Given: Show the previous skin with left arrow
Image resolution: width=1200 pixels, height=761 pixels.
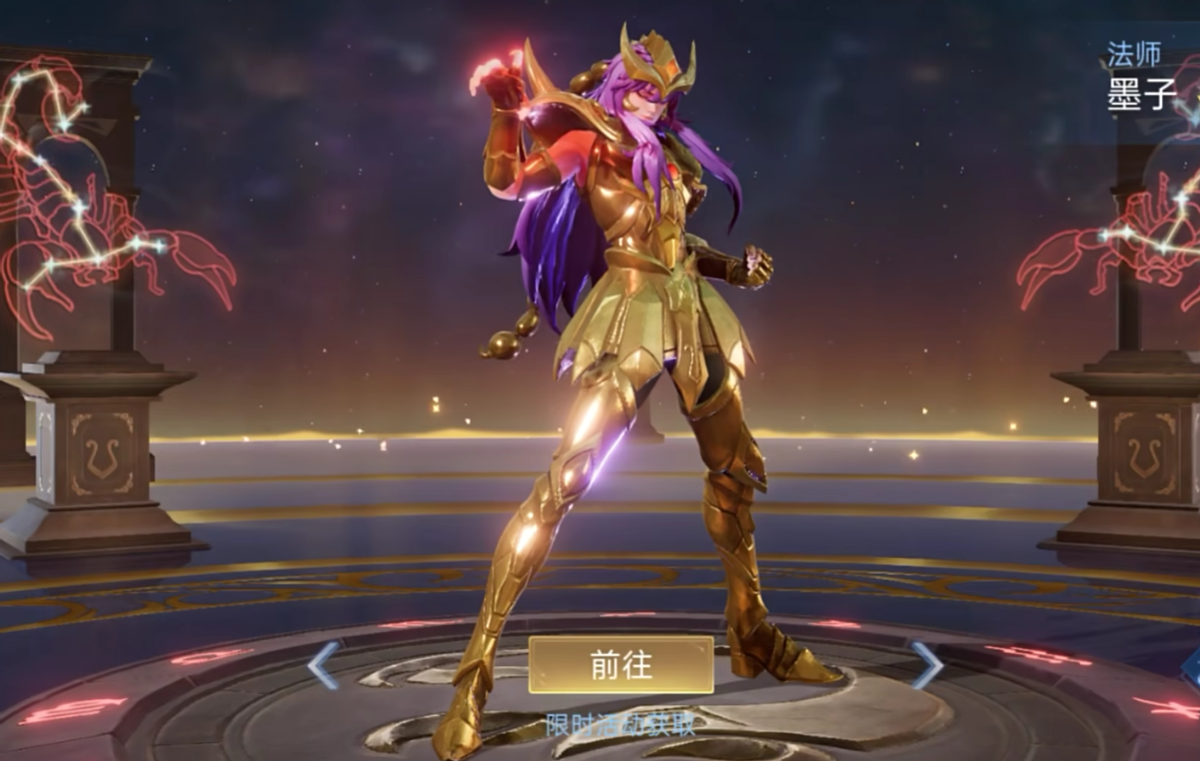Looking at the screenshot, I should coord(324,665).
